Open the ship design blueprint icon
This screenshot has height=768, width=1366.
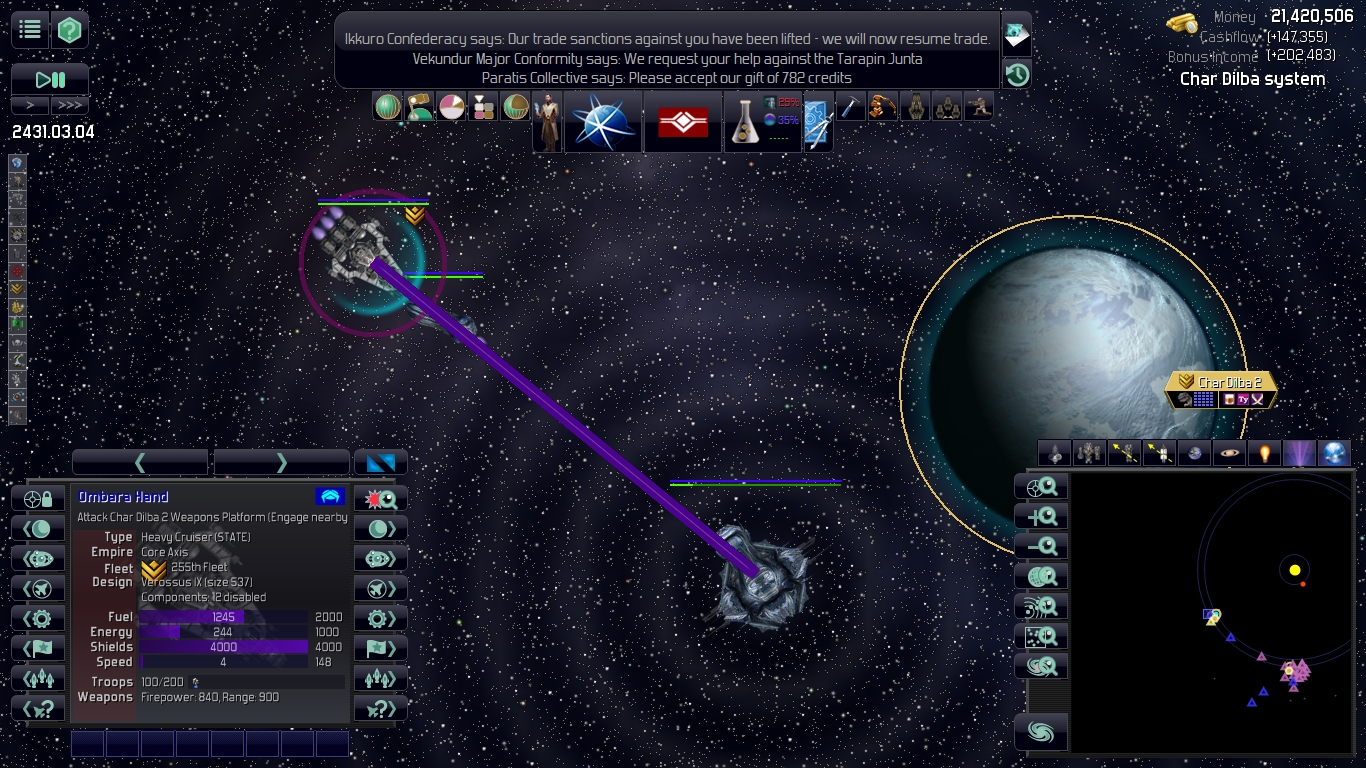click(817, 122)
